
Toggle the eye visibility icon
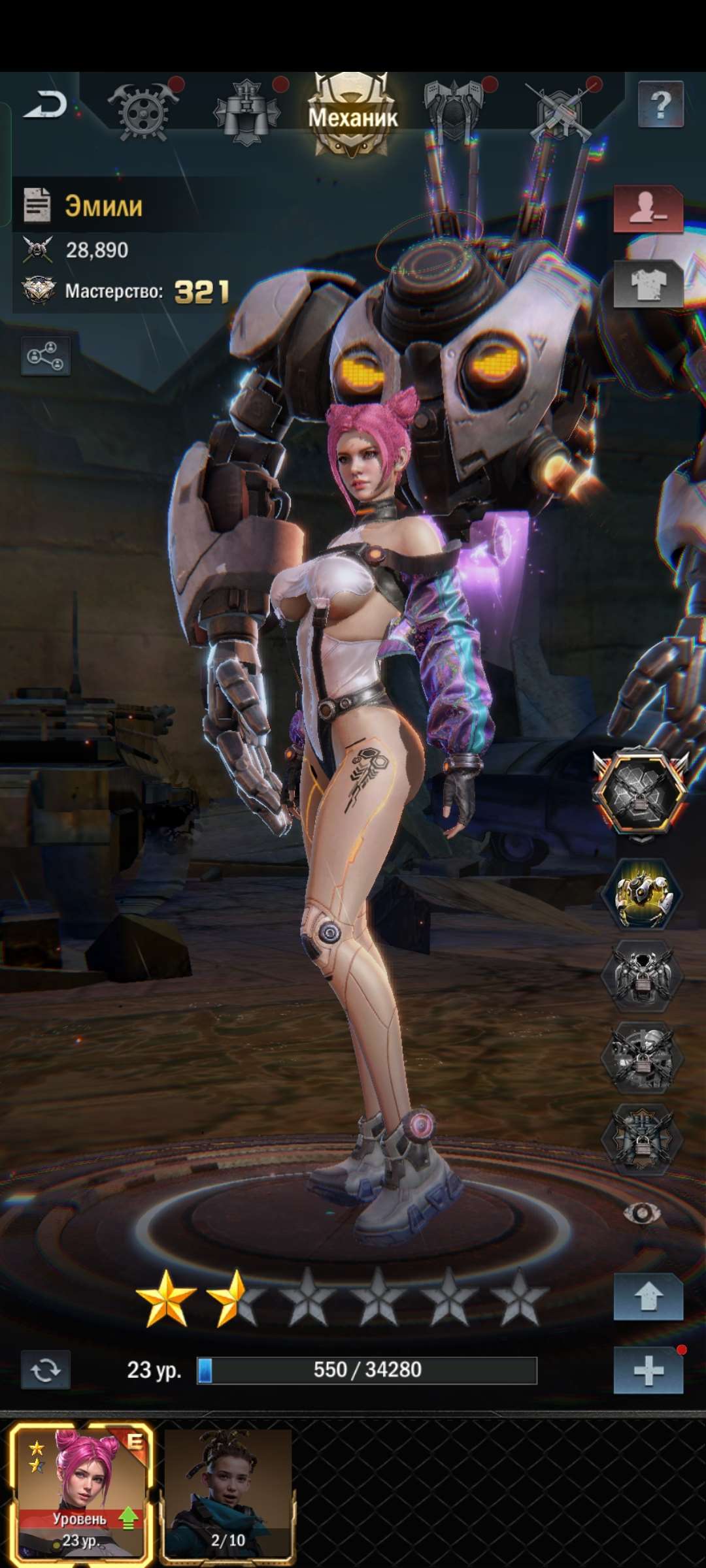[x=641, y=1214]
